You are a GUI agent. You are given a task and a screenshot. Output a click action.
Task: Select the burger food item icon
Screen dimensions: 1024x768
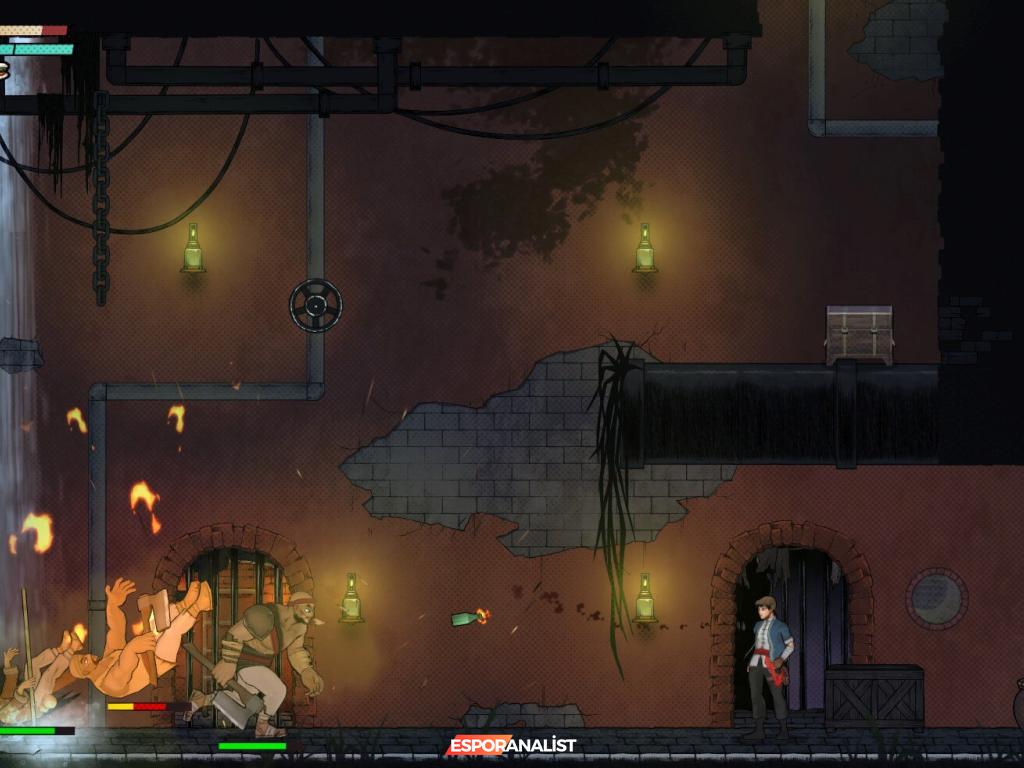[x=3, y=70]
